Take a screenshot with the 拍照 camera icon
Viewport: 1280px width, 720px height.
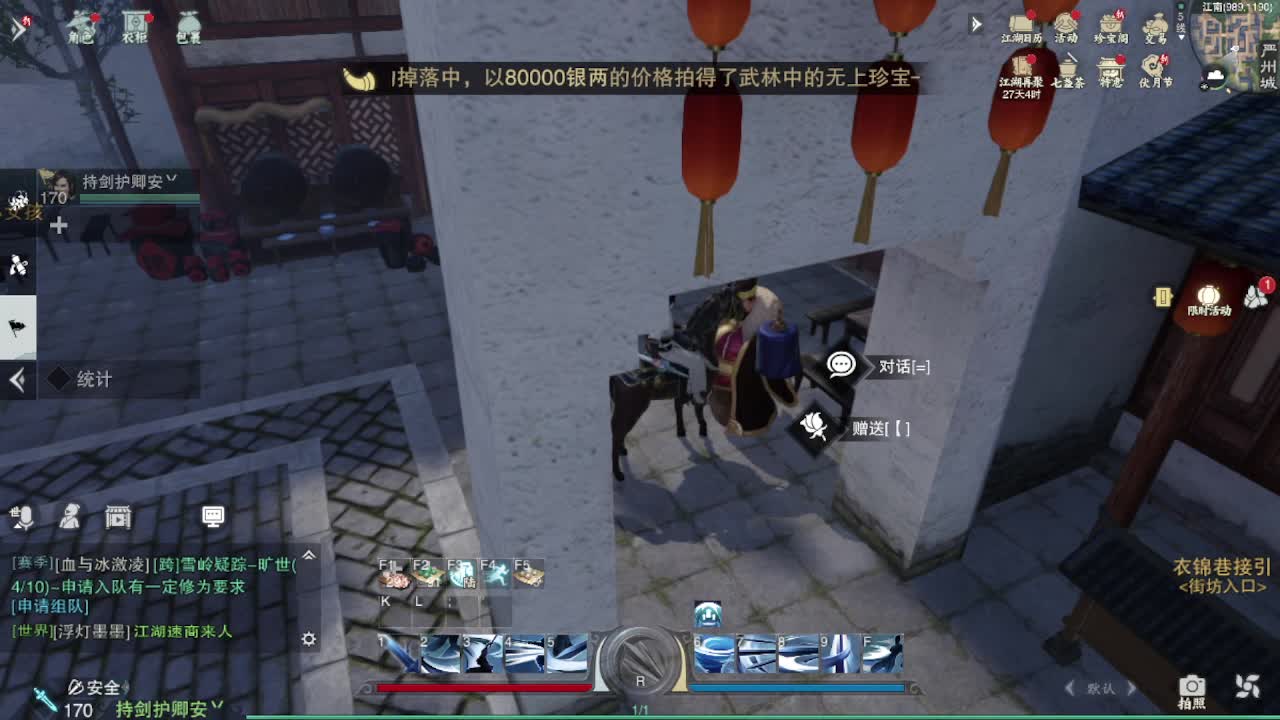tap(1193, 685)
